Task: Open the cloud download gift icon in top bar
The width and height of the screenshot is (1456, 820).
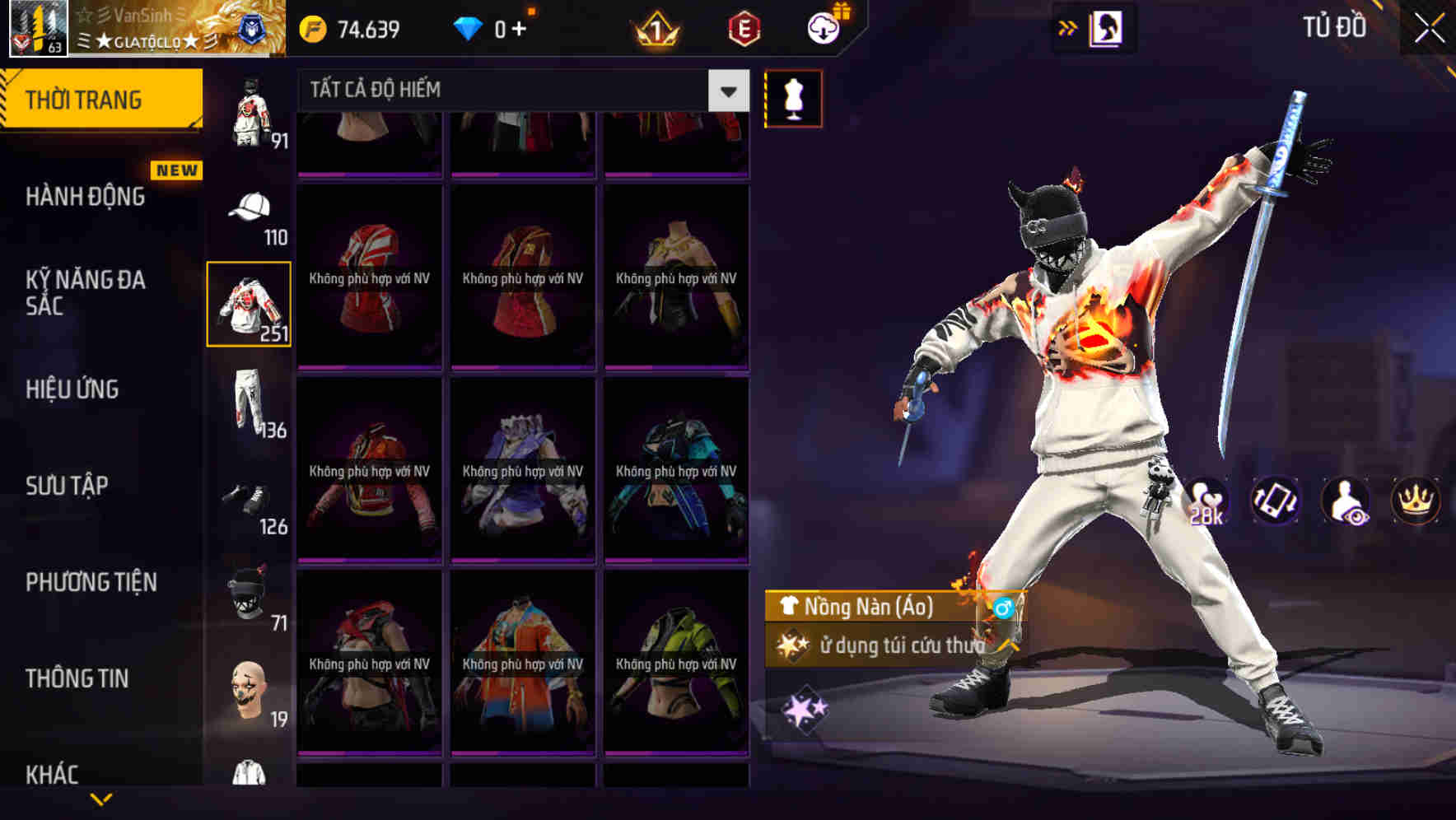Action: tap(824, 26)
